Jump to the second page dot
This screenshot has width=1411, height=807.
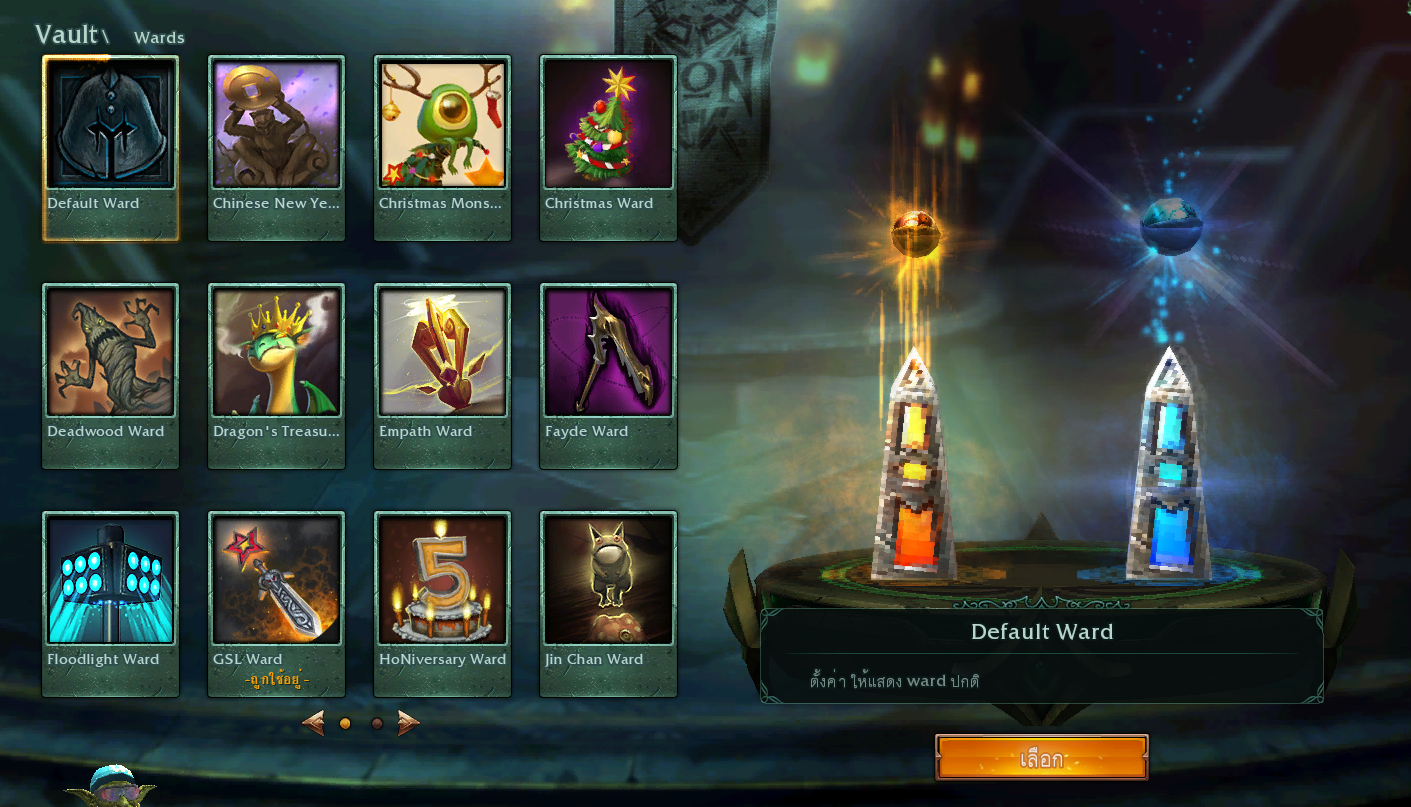pyautogui.click(x=377, y=723)
